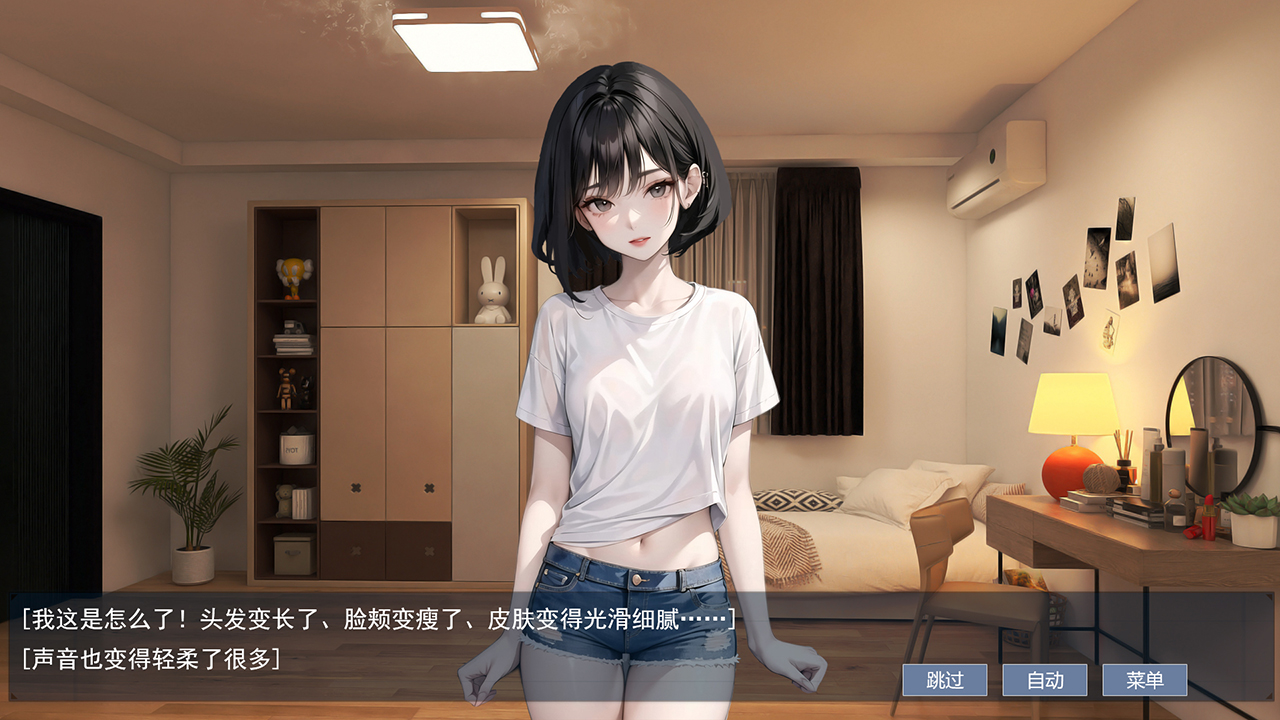Enable 自动 auto-play mode
Image resolution: width=1280 pixels, height=720 pixels.
click(x=1047, y=680)
